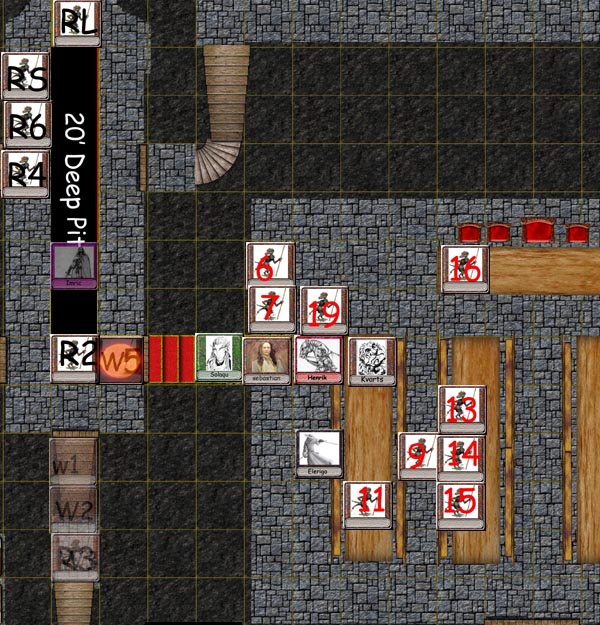
Task: Select the Solagu character token
Action: click(x=219, y=357)
